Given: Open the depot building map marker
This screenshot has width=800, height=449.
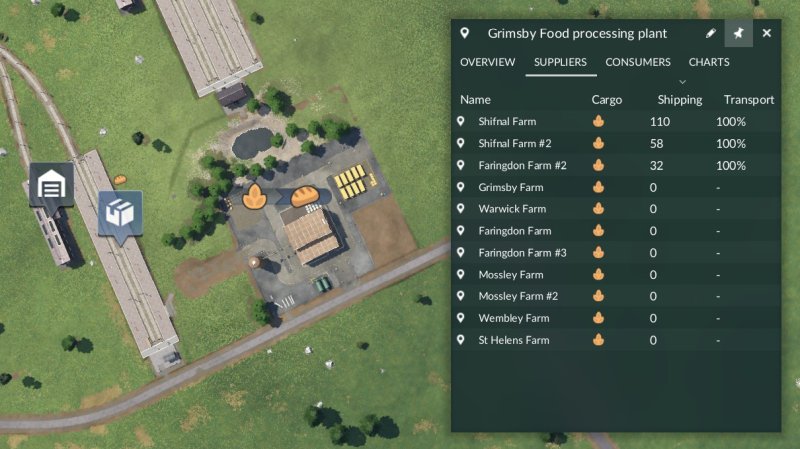Looking at the screenshot, I should [x=50, y=184].
